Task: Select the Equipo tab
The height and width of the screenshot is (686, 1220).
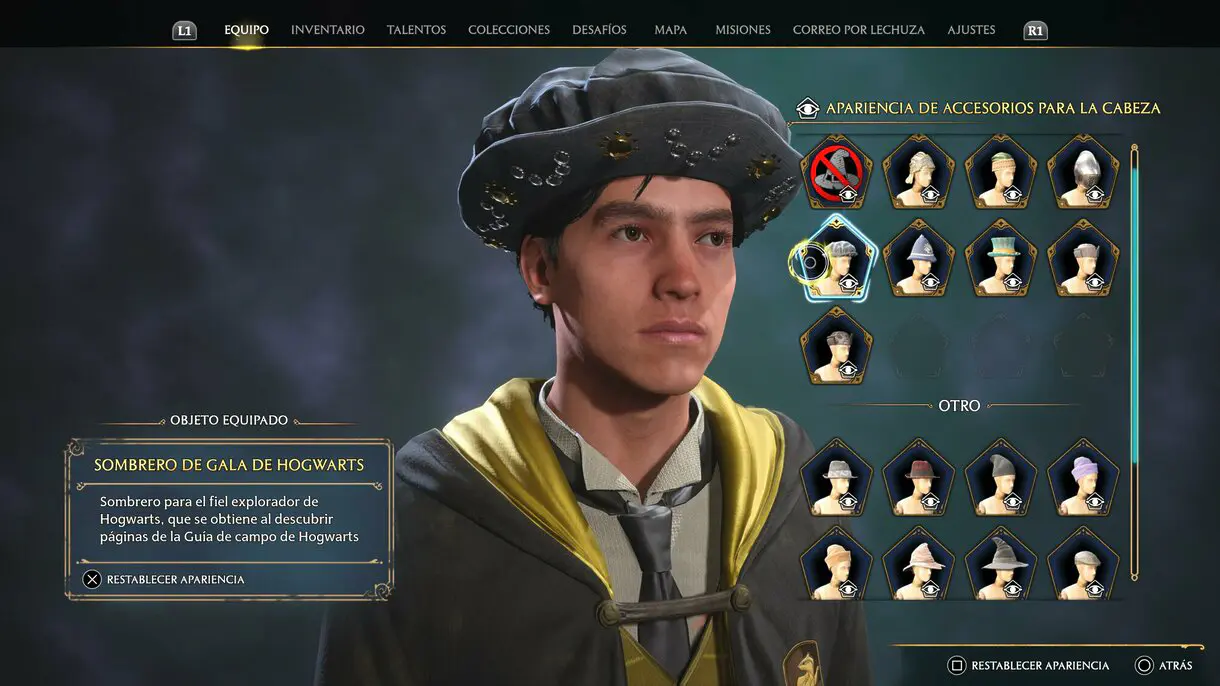Action: coord(246,30)
